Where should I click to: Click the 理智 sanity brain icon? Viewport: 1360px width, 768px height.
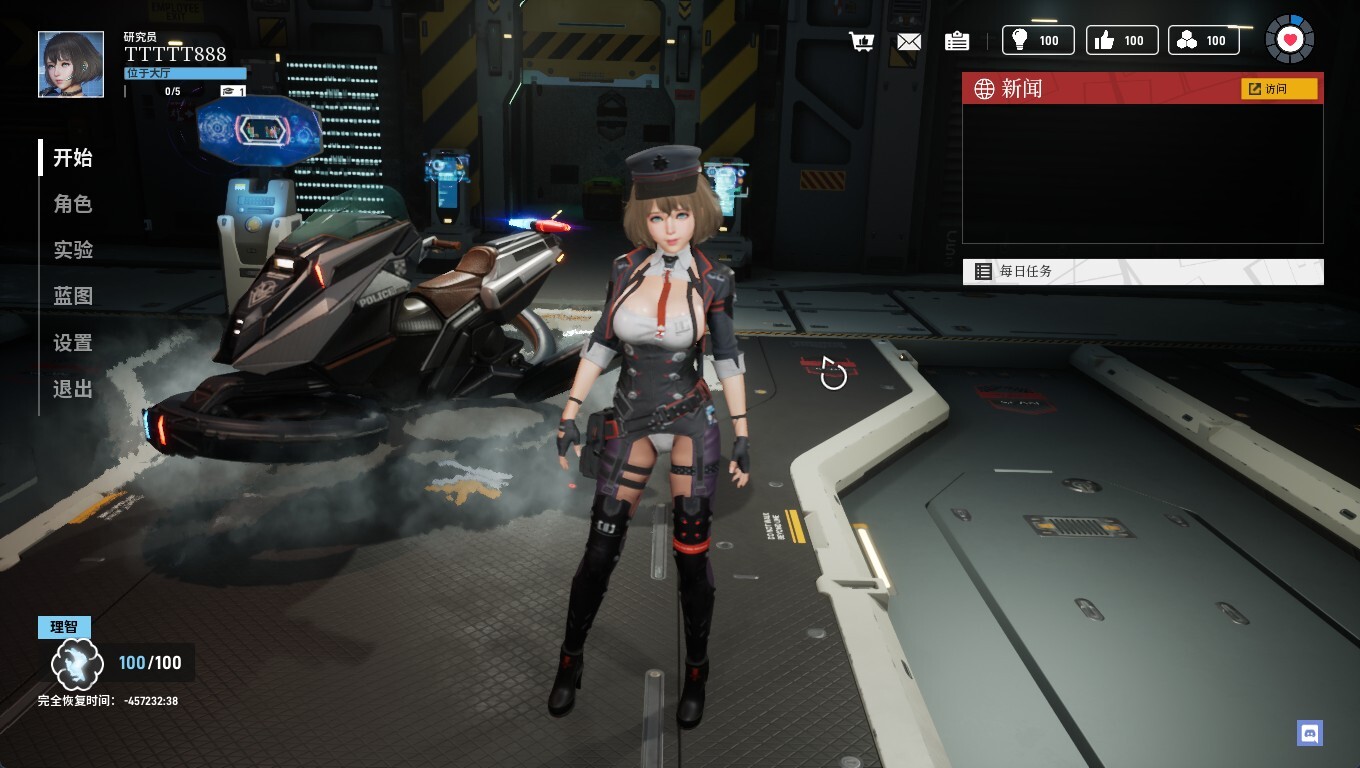78,663
